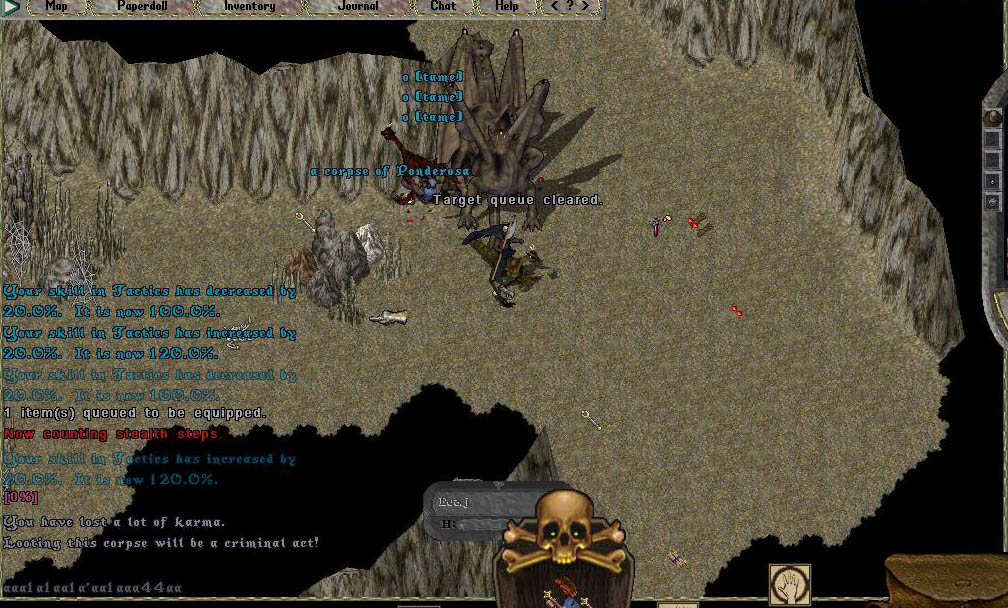The width and height of the screenshot is (1008, 608).
Task: Open the Inventory from the menu bar
Action: click(249, 6)
